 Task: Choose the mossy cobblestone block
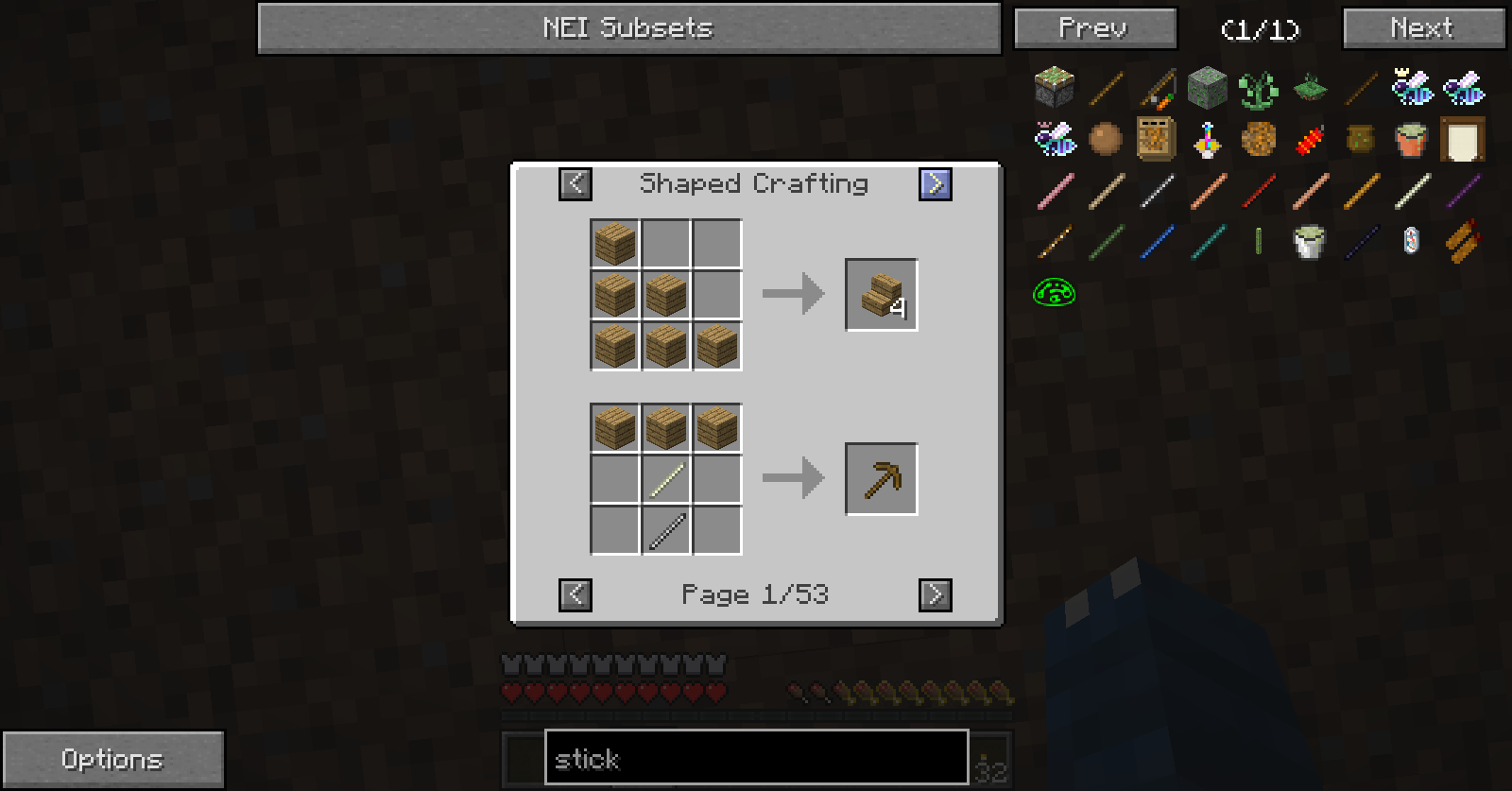point(1207,89)
